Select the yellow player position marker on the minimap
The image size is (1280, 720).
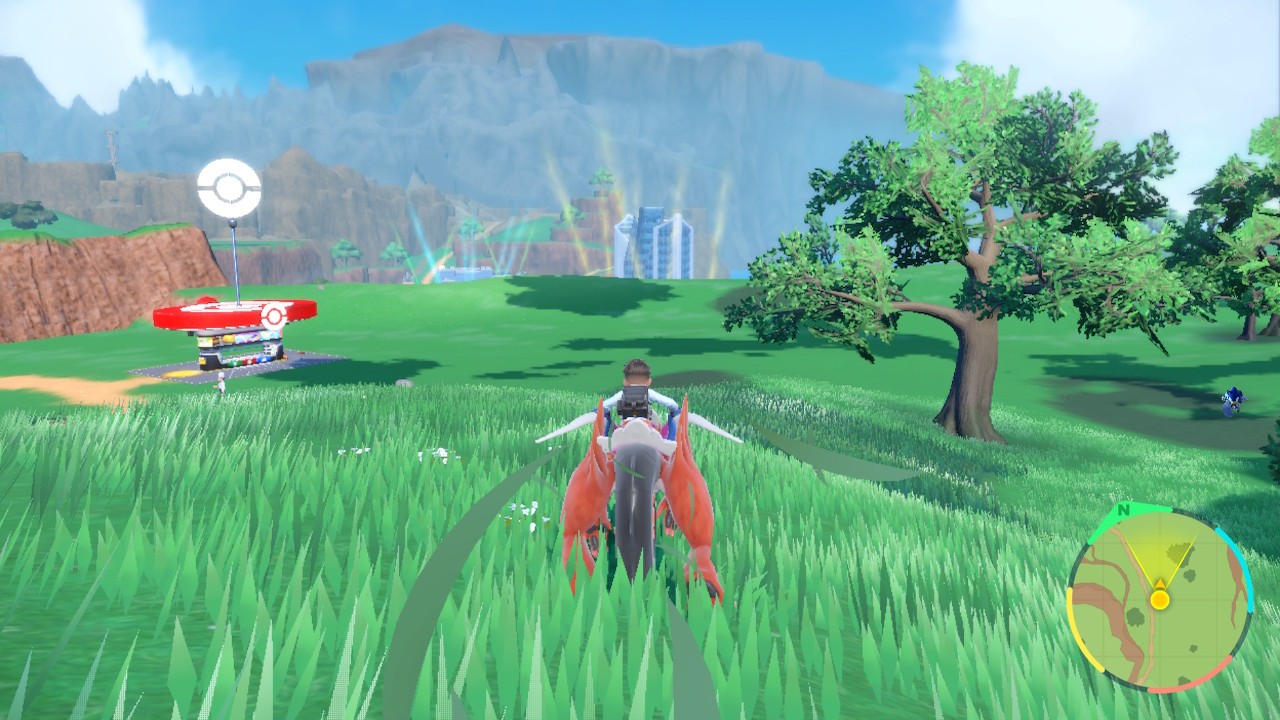tap(1160, 599)
